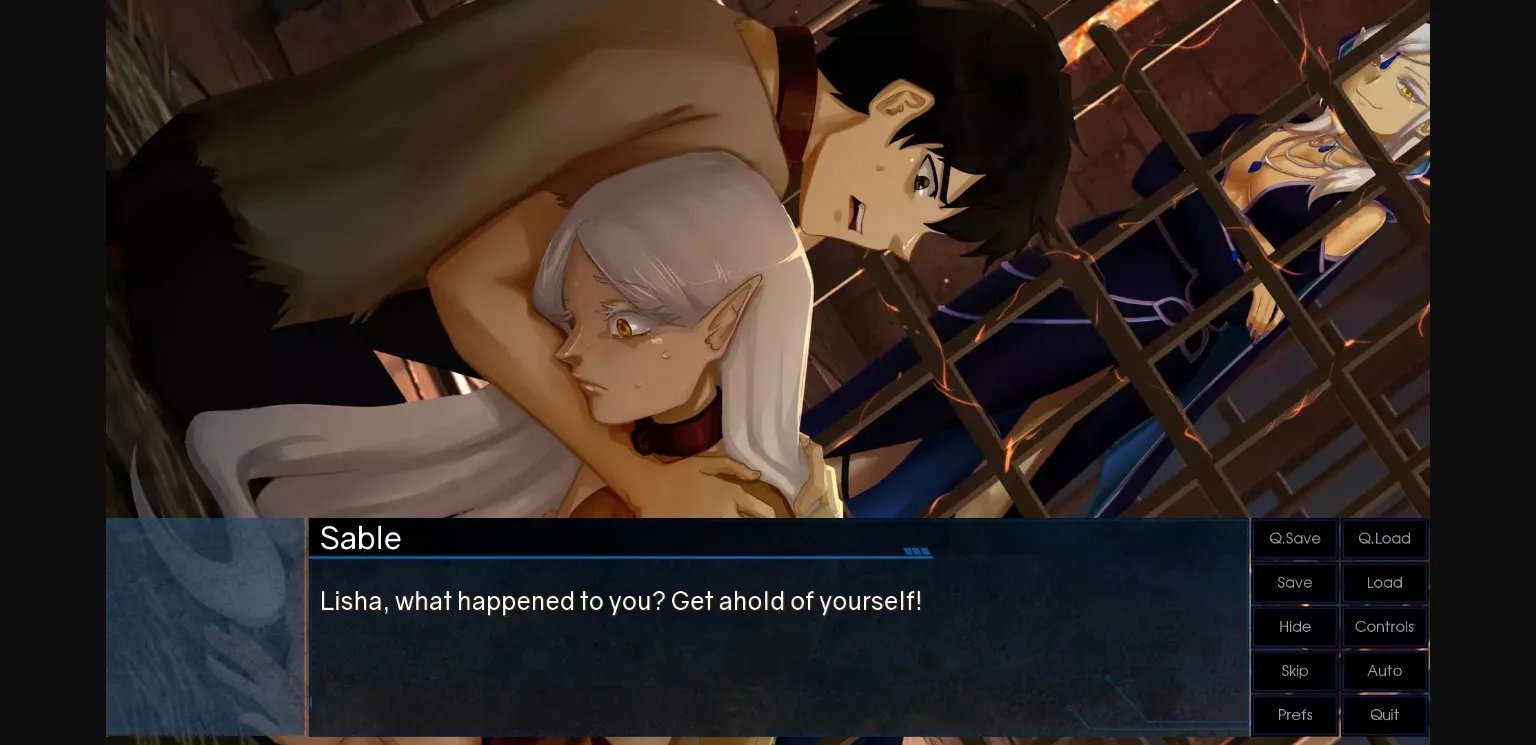The height and width of the screenshot is (745, 1536).
Task: Click the blue click-to-continue indicator
Action: coord(915,551)
